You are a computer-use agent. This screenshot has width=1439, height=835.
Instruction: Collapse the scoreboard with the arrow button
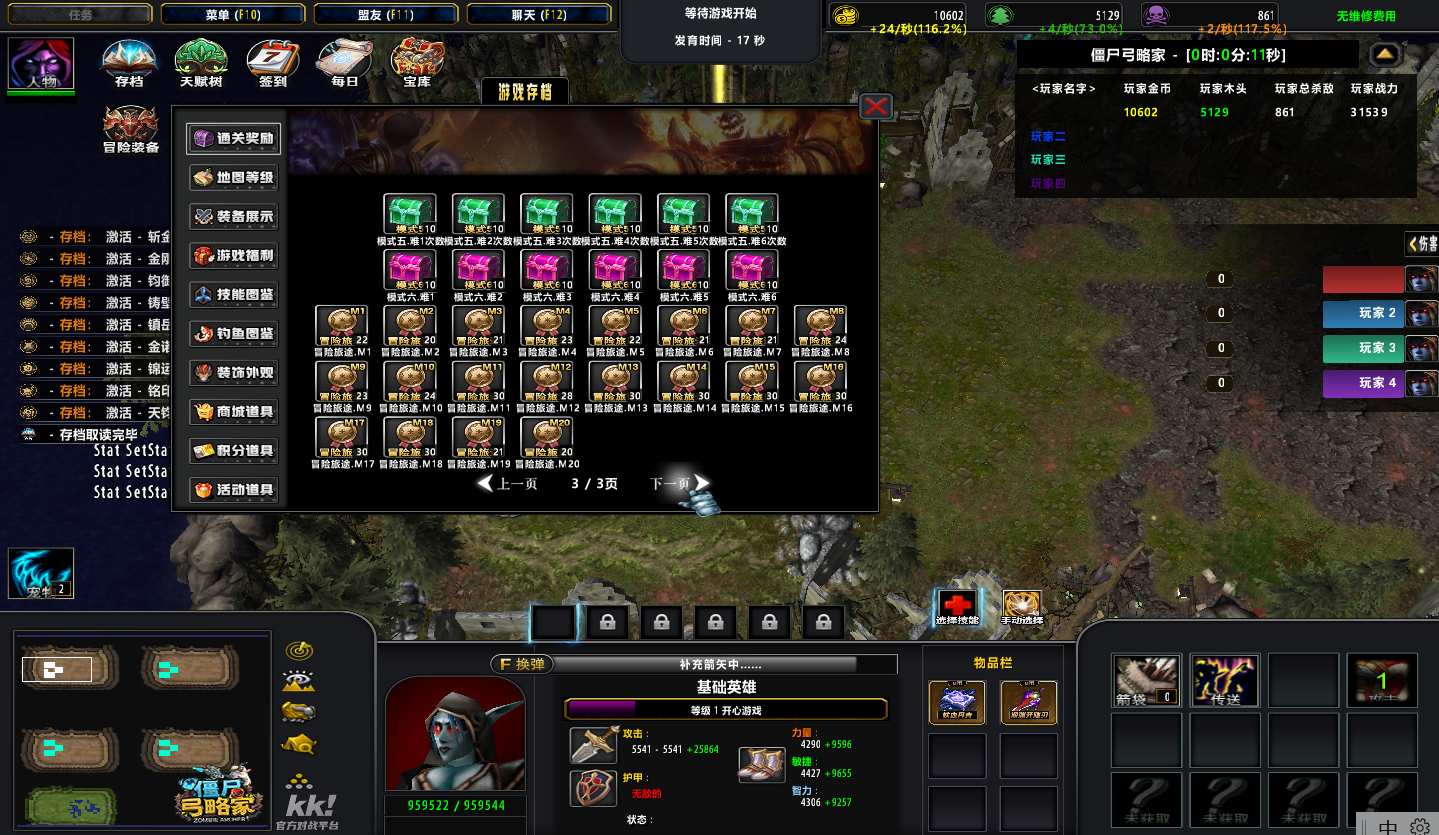tap(1384, 54)
